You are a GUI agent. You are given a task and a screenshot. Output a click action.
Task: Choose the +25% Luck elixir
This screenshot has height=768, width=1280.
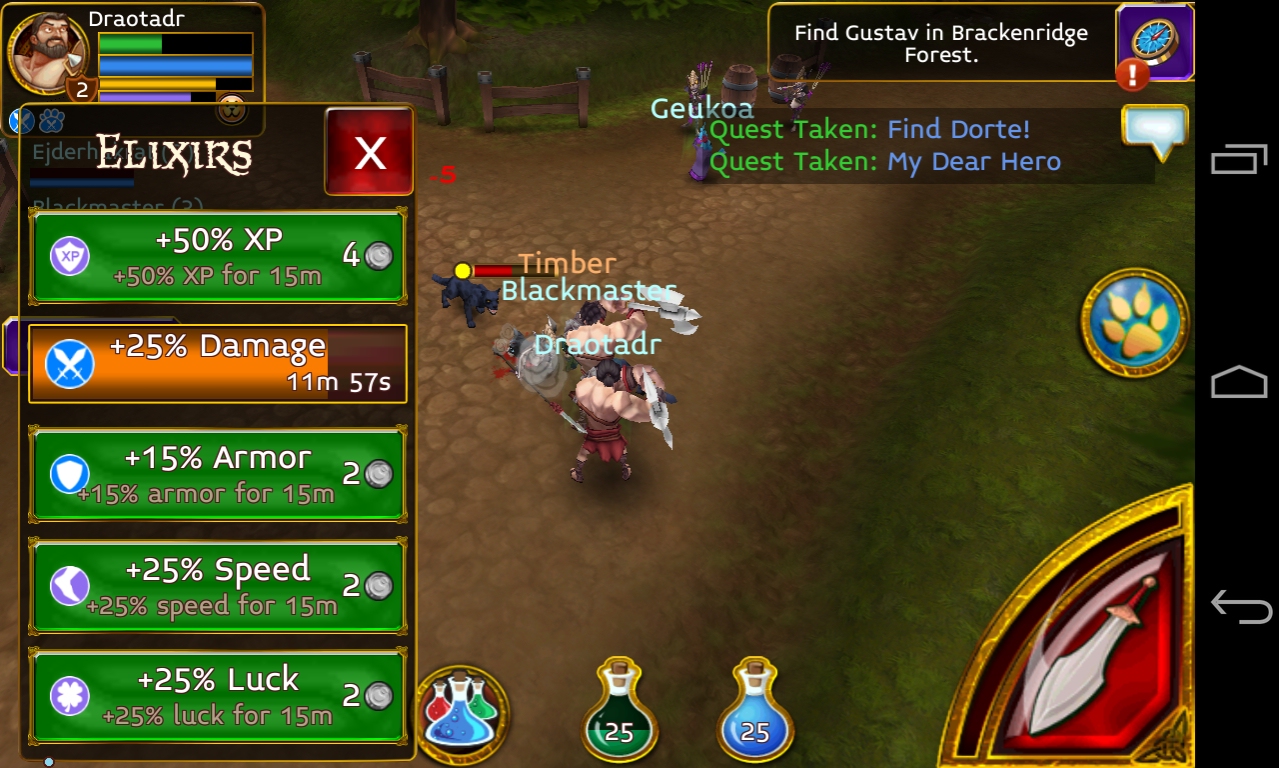(218, 695)
